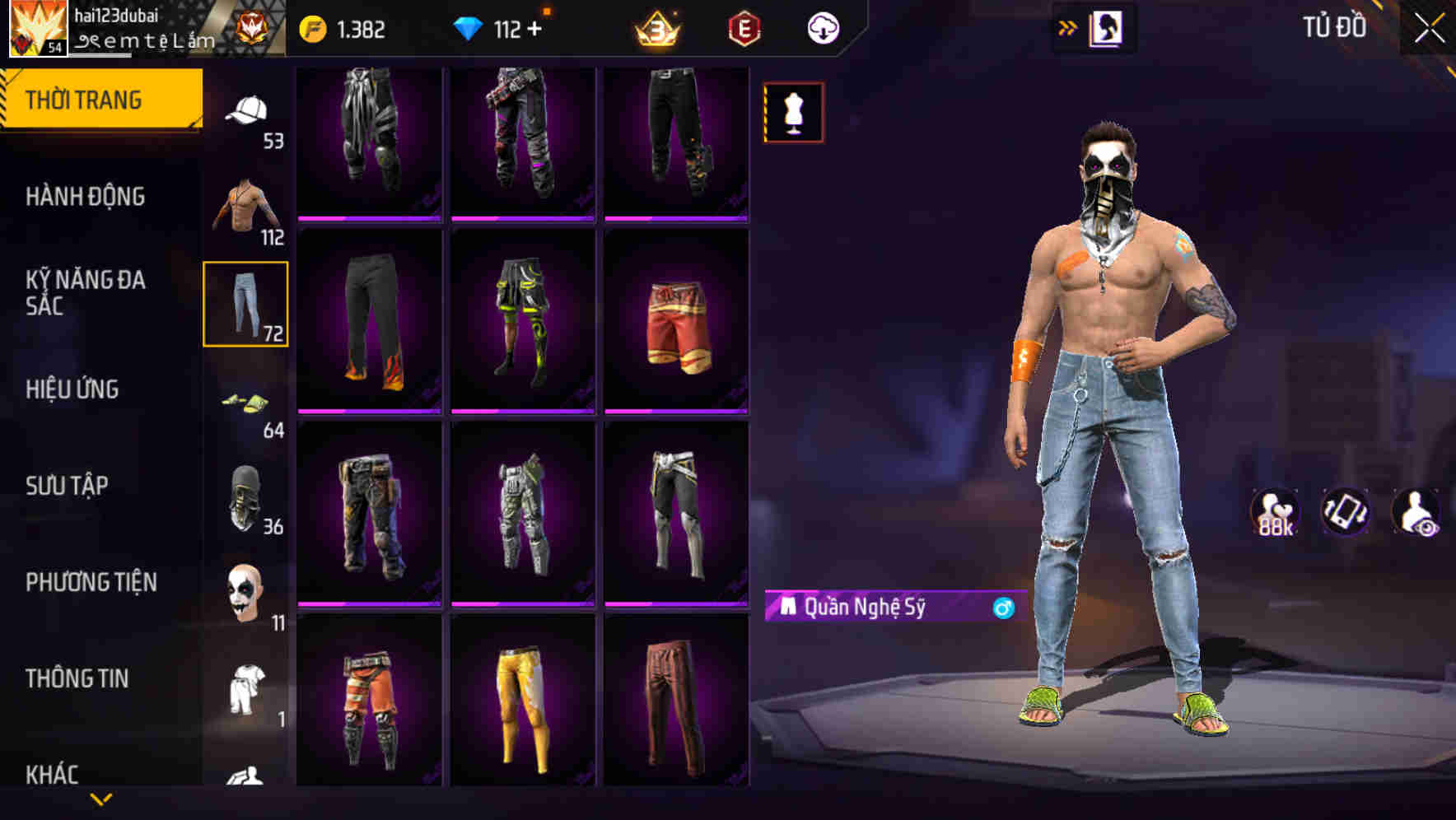
Task: Toggle the male gender symbol on Quần Nghệ Sỹ
Action: click(x=1002, y=608)
